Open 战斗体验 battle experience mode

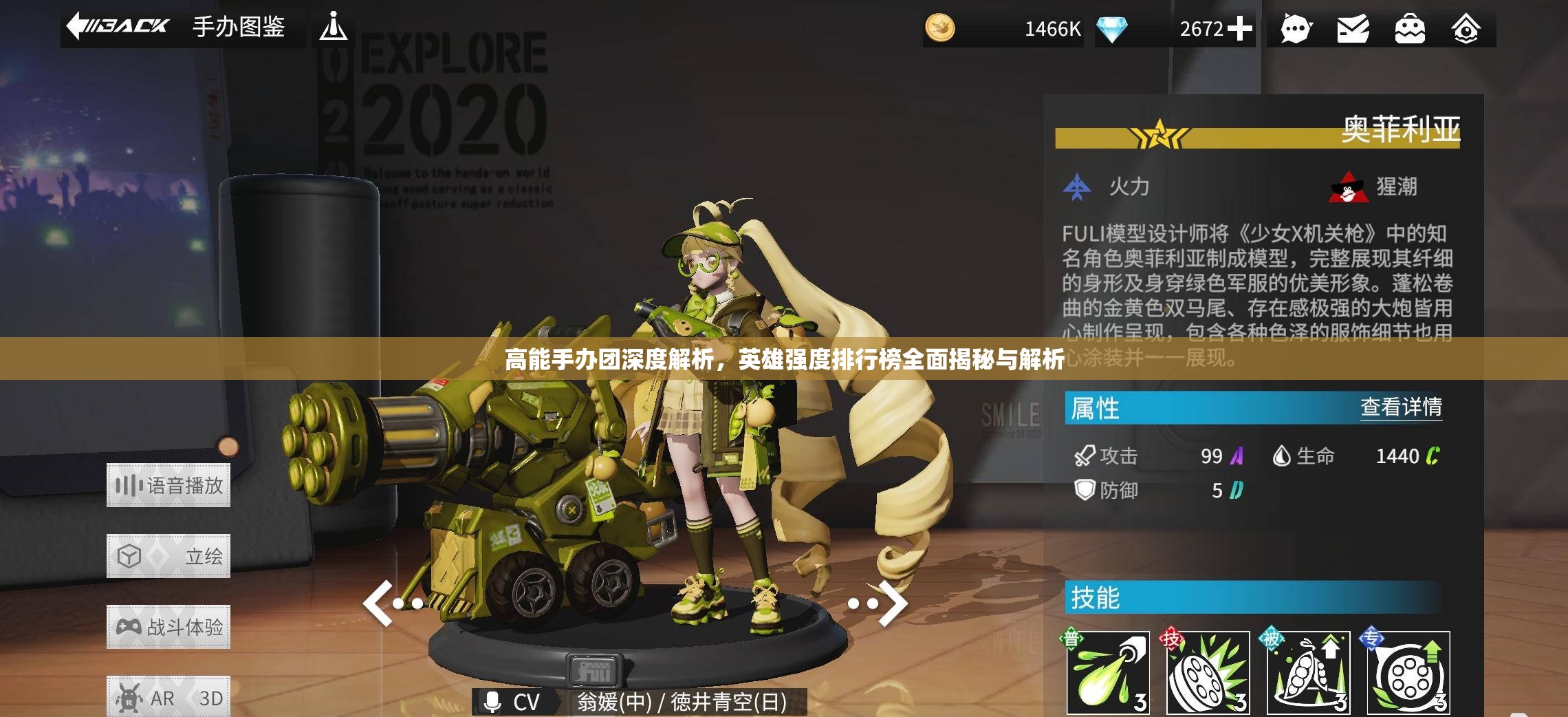pos(168,626)
